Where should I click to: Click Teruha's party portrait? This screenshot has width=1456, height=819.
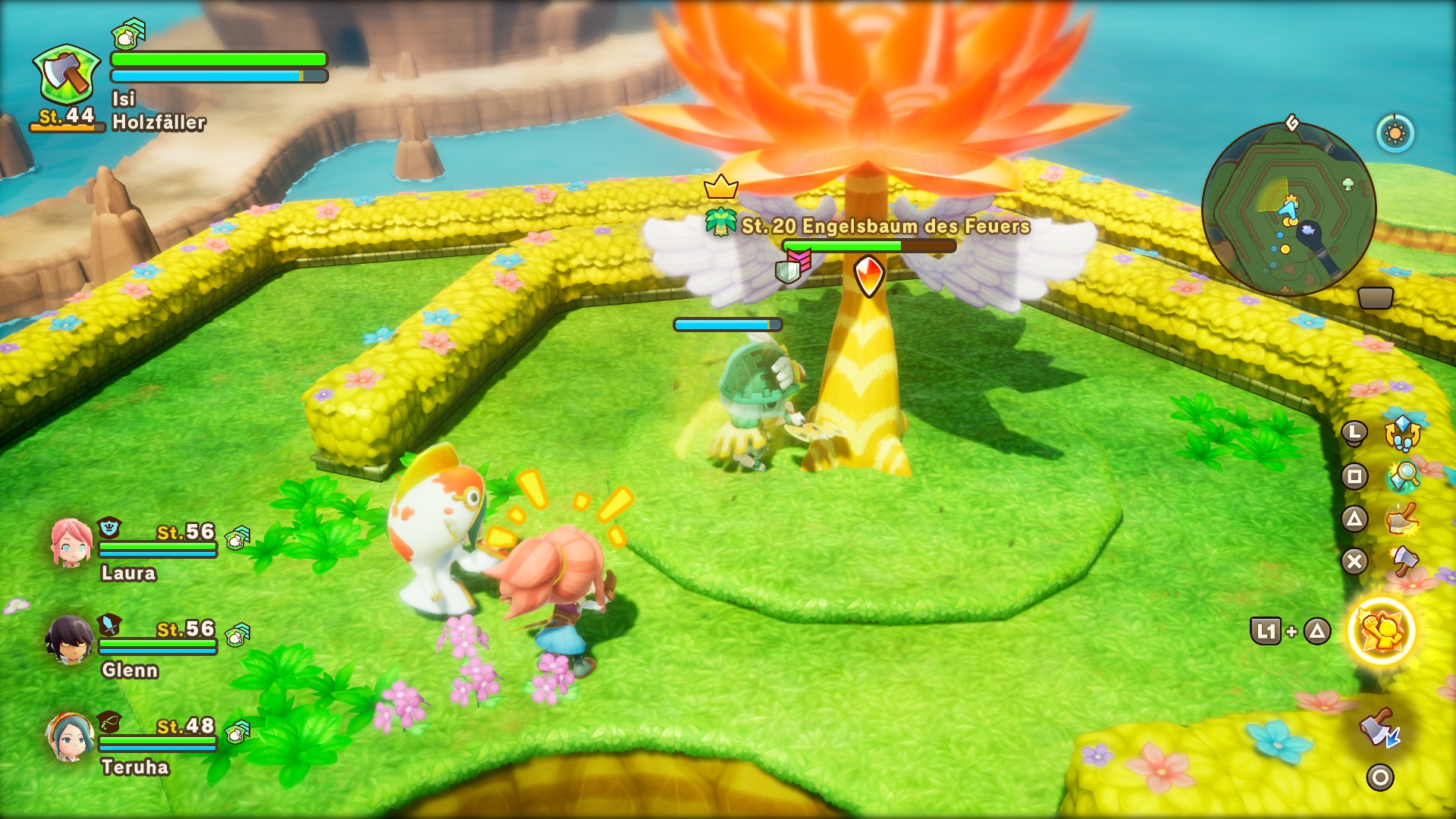[x=71, y=736]
